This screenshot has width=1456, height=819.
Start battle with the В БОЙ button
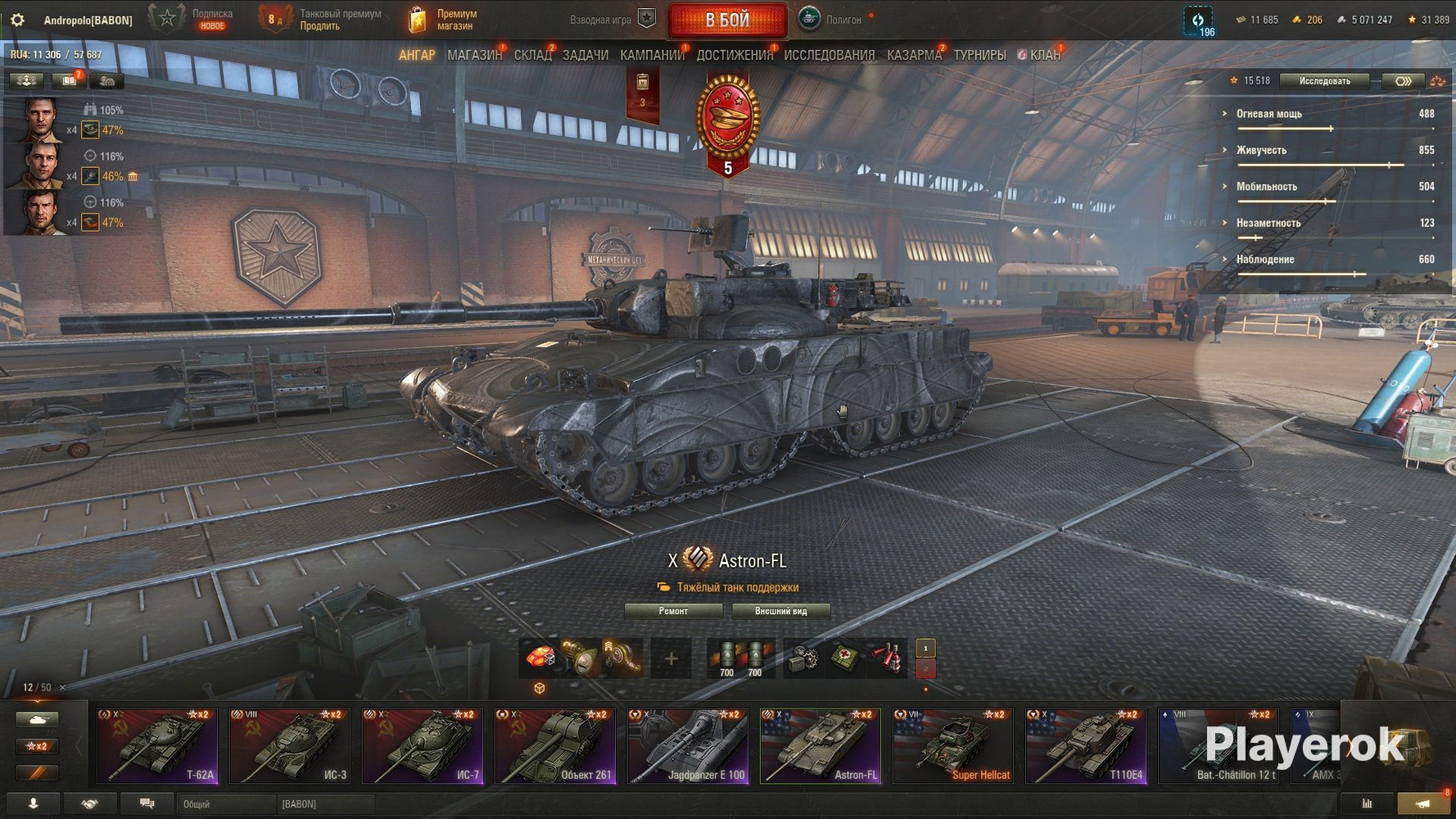[727, 20]
